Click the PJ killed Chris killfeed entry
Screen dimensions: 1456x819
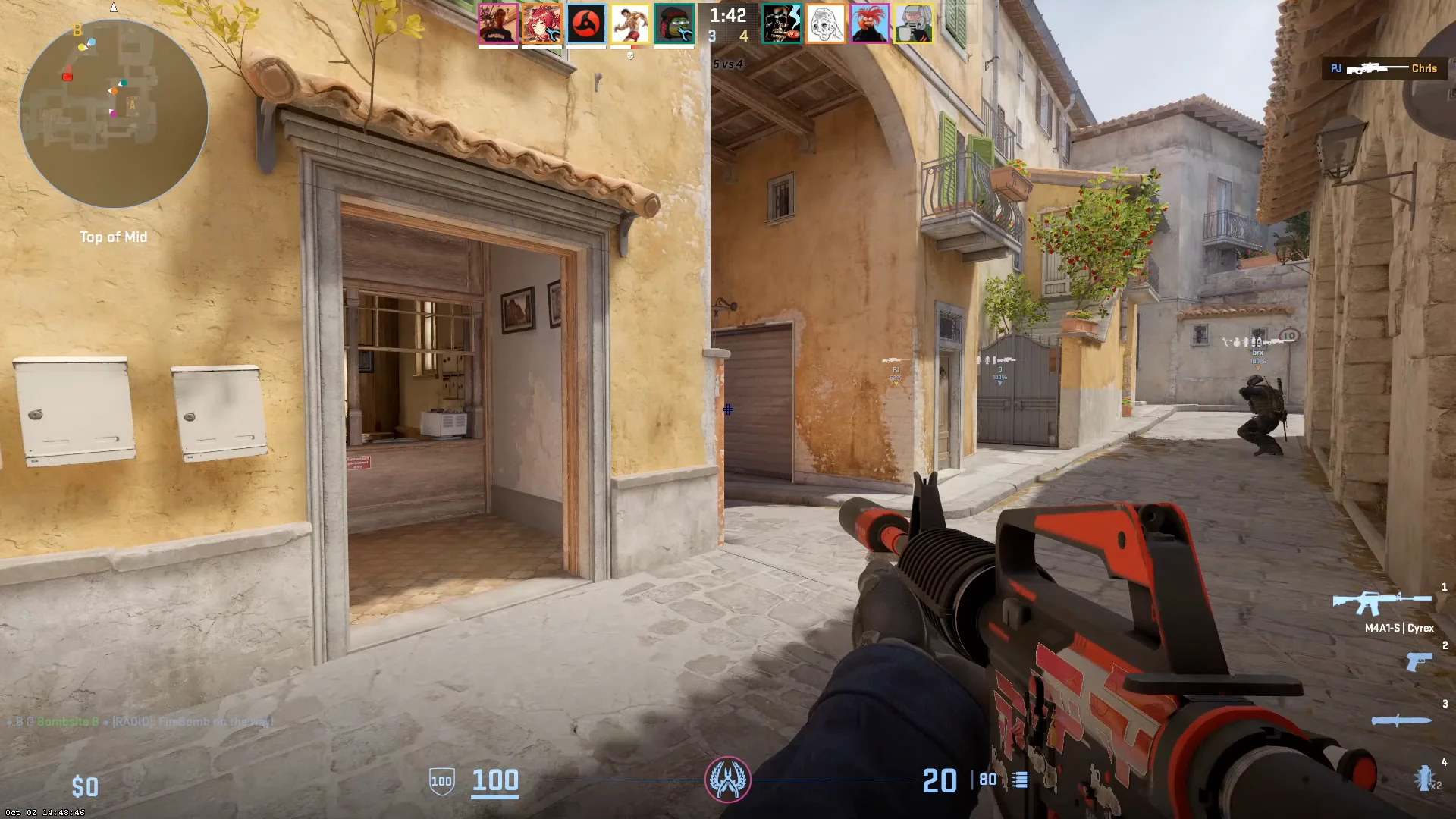(1383, 68)
